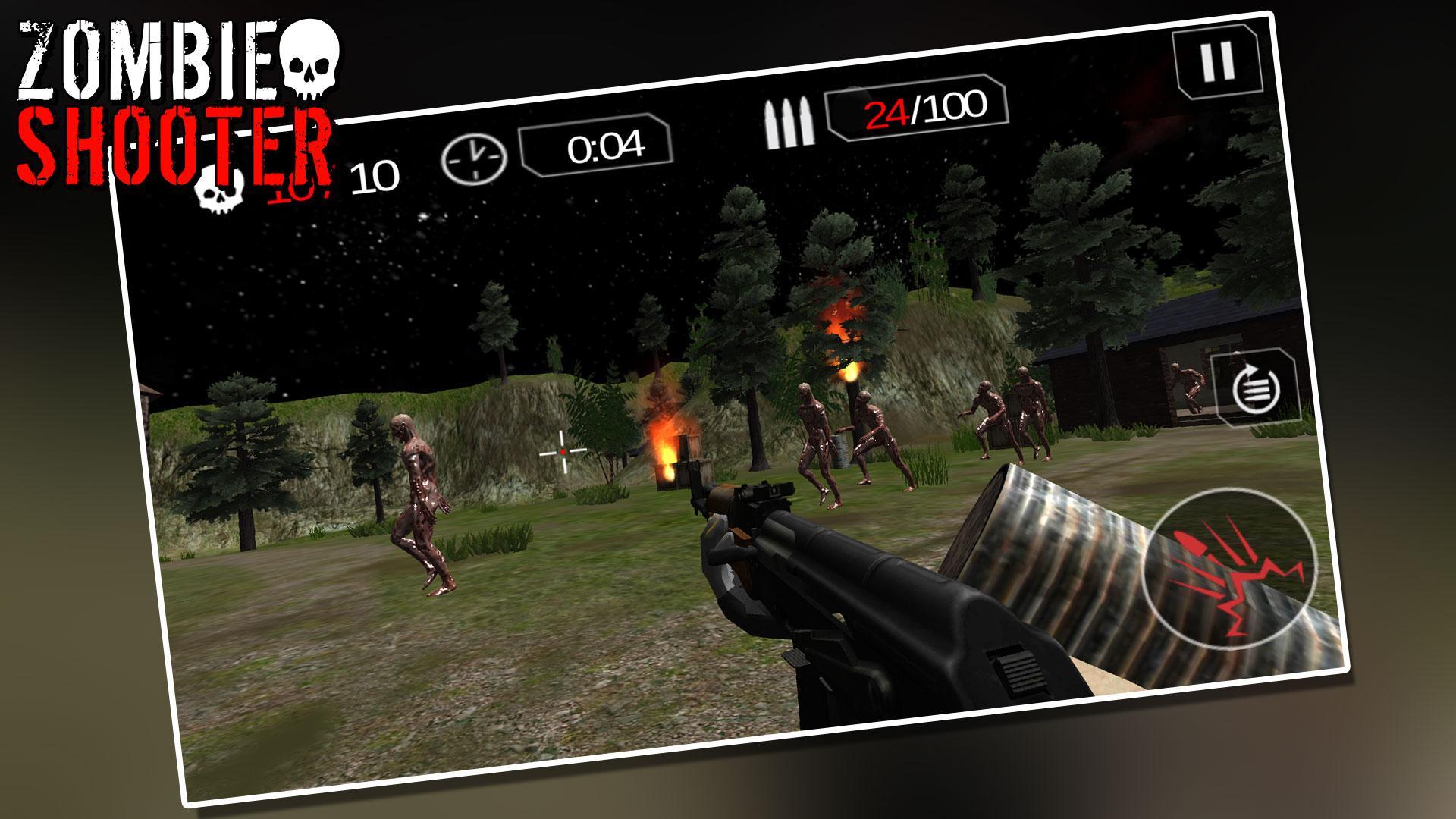The image size is (1456, 819).
Task: Tap the skull in the game logo
Action: point(311,61)
